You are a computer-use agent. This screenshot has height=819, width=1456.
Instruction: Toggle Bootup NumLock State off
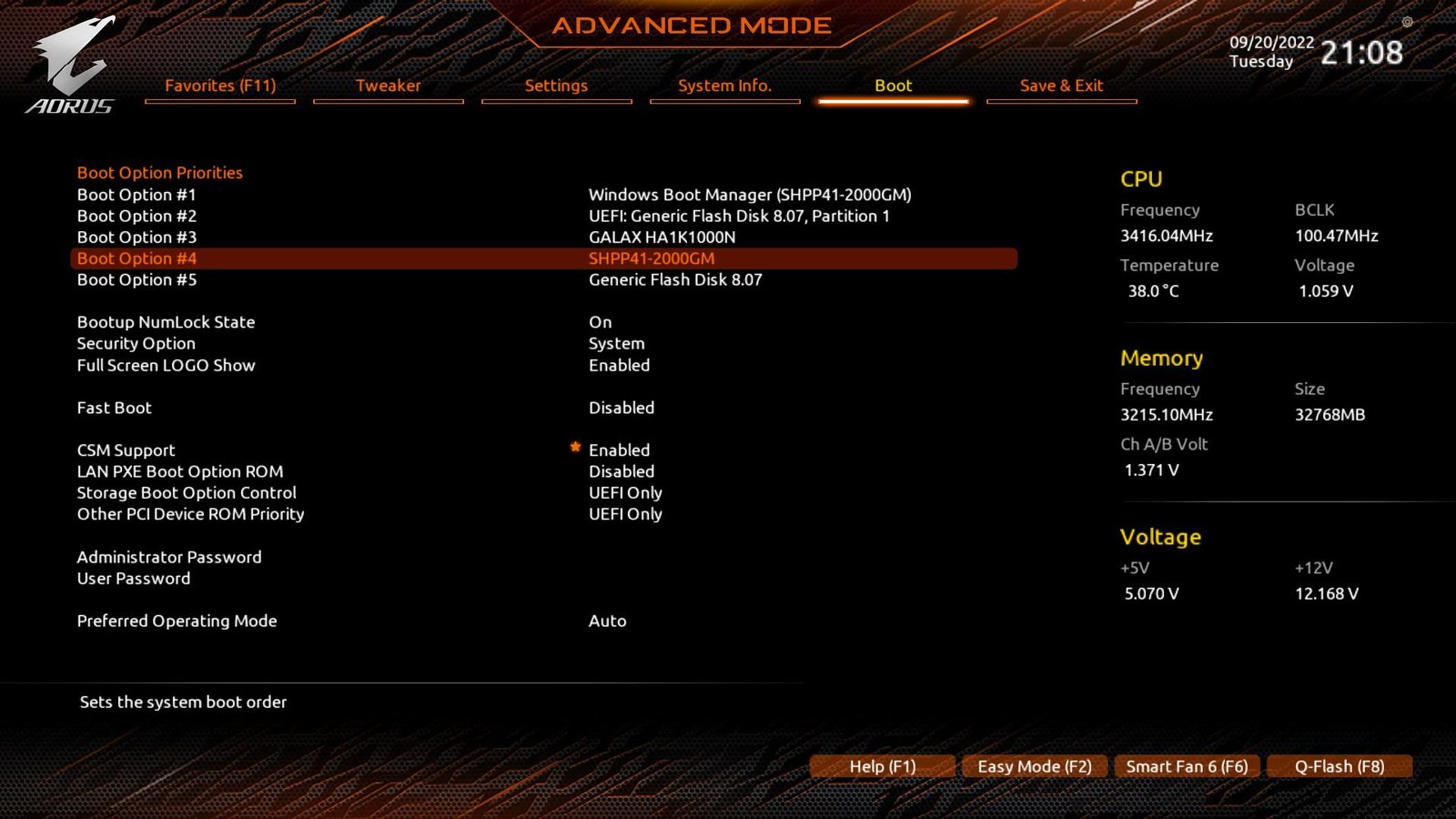600,321
